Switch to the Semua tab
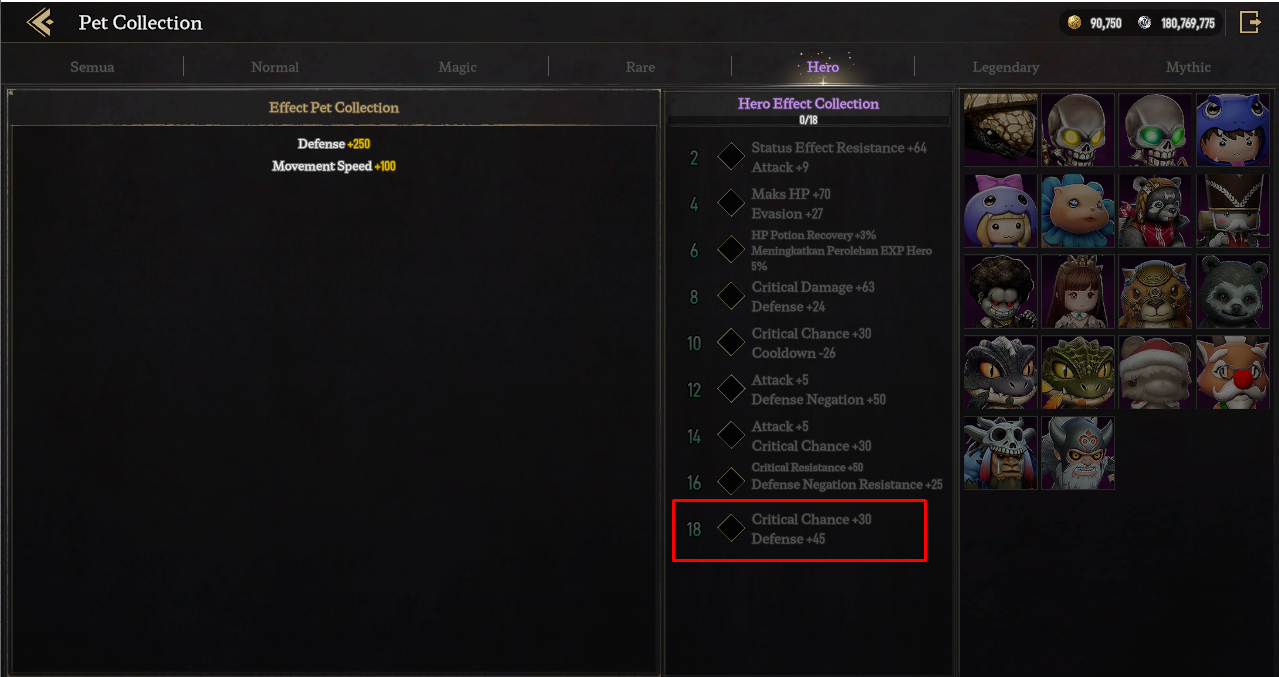The height and width of the screenshot is (677, 1279). pos(92,67)
